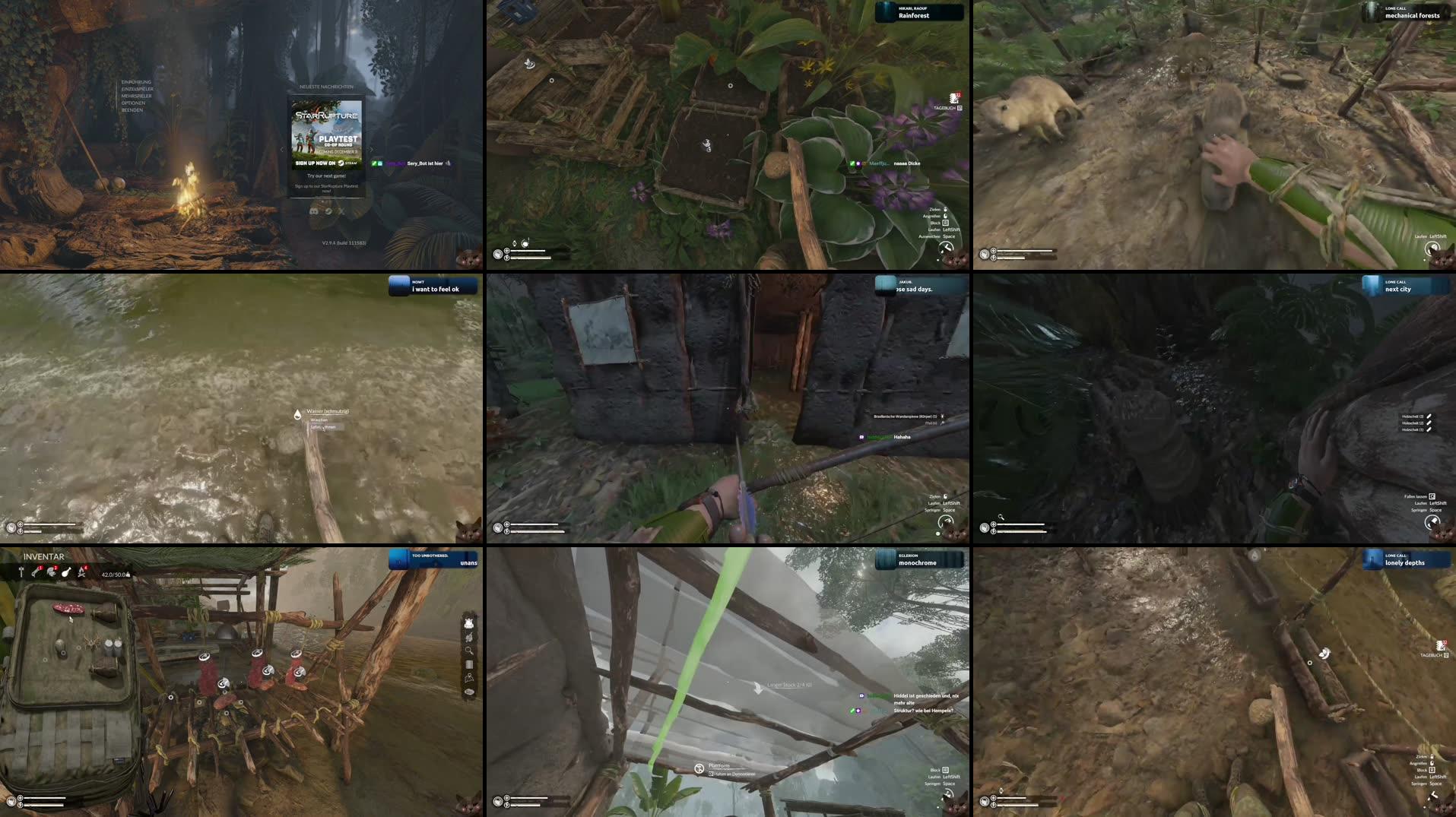Viewport: 1456px width, 817px height.
Task: Select Waschen in the Wasser (schmutzig) prompt
Action: pyautogui.click(x=318, y=419)
